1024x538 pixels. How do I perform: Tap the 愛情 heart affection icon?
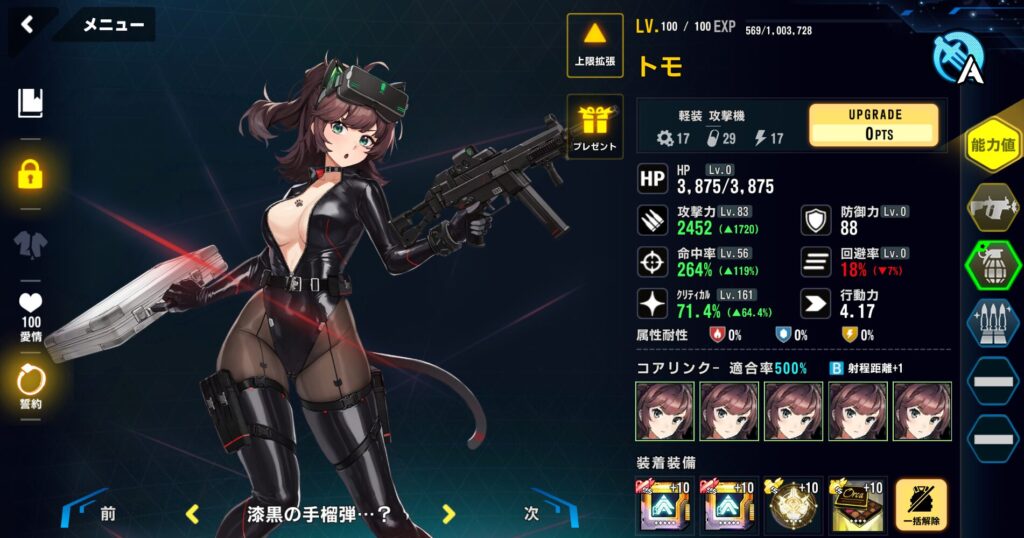[31, 312]
